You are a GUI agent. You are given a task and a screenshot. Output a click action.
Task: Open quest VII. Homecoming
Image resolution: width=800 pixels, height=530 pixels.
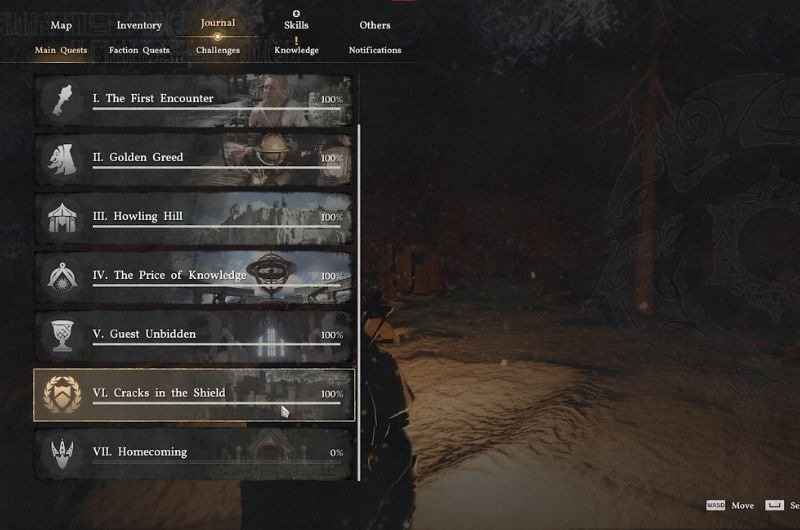[194, 453]
